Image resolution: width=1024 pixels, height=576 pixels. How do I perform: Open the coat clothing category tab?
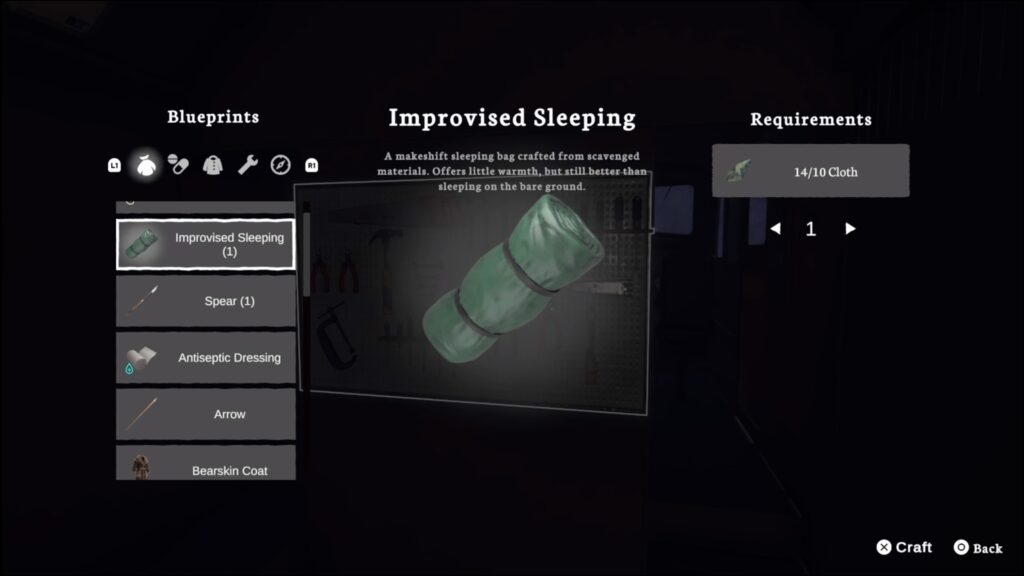(x=213, y=165)
